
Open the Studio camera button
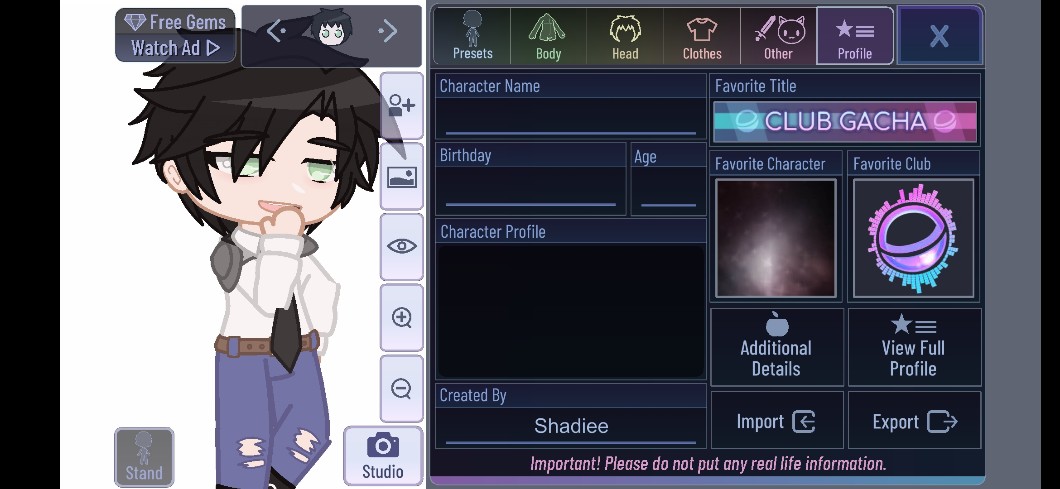click(x=382, y=456)
